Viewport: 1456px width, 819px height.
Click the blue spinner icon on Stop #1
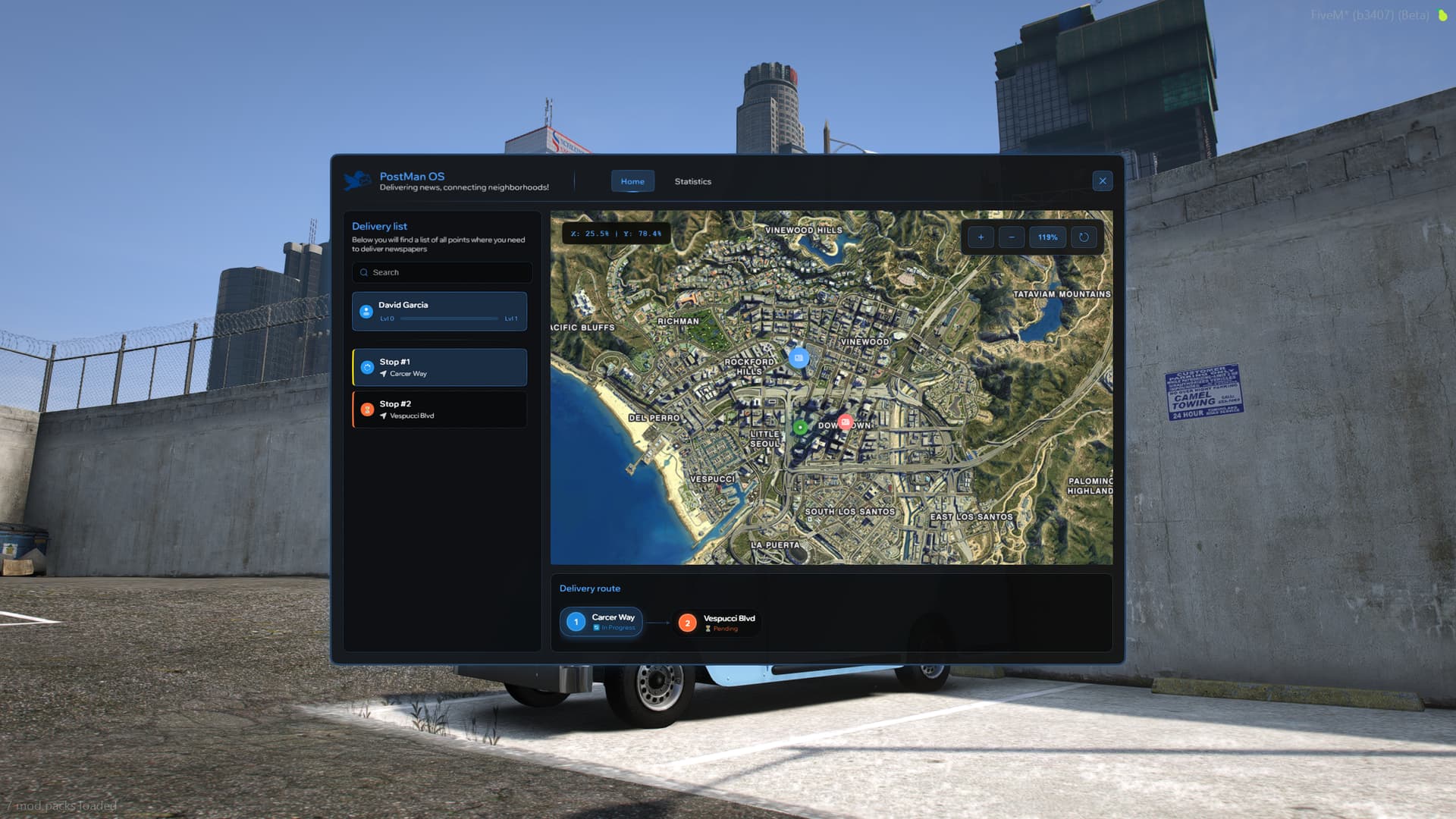pos(367,367)
